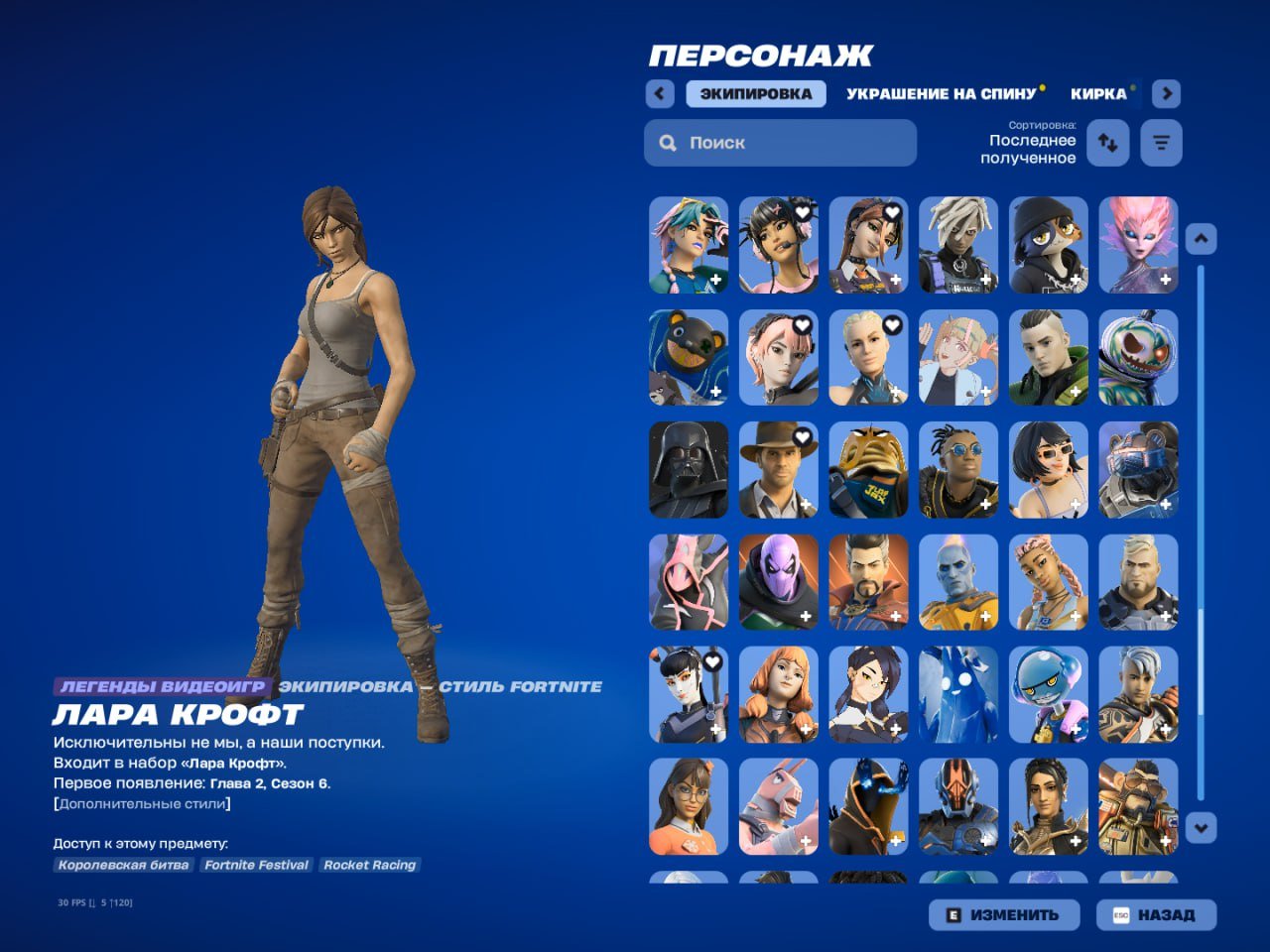This screenshot has height=952, width=1270.
Task: Click the left navigation arrow beside ЭКИПИРОВКА
Action: 659,93
